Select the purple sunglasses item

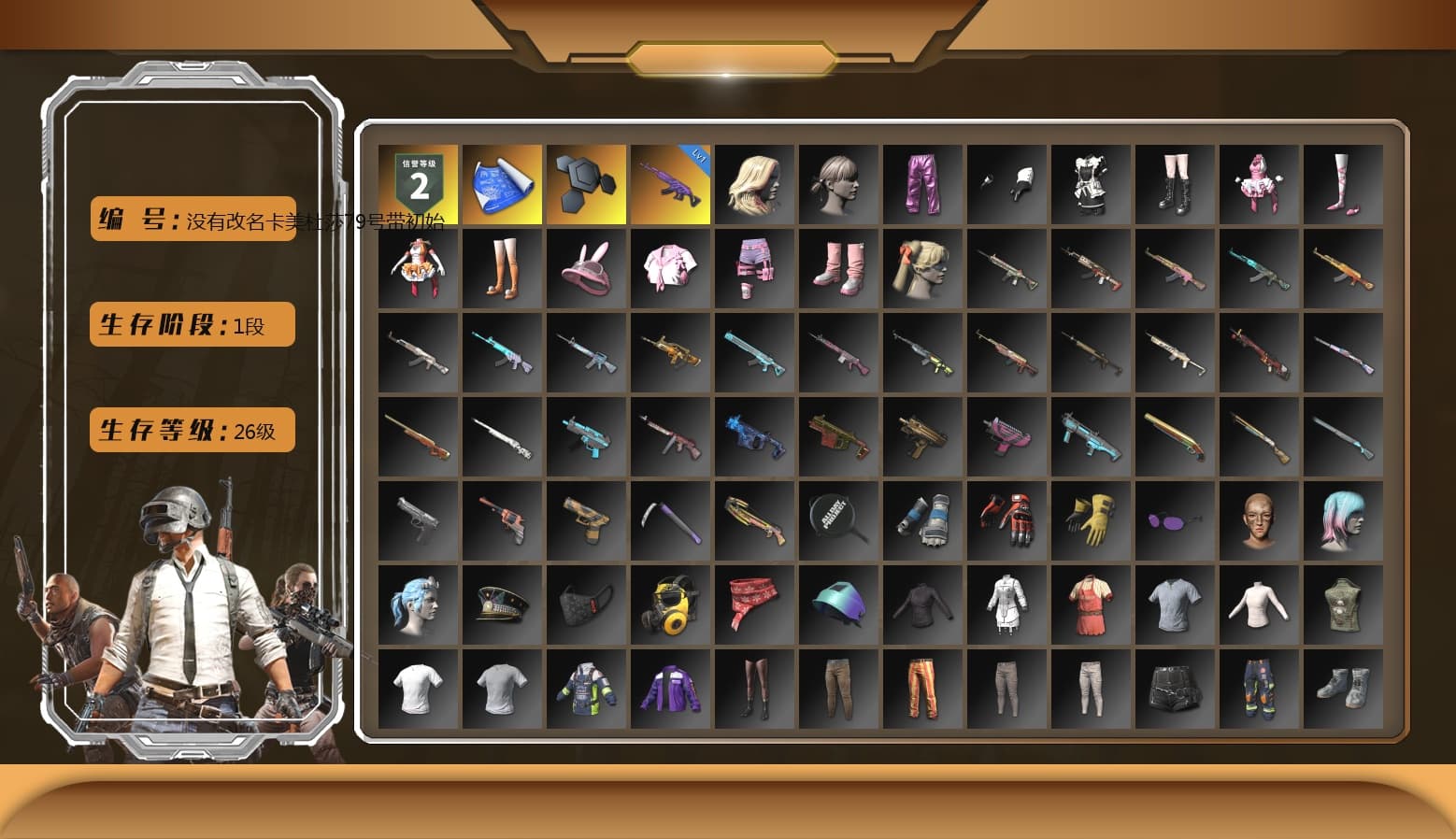(1174, 519)
